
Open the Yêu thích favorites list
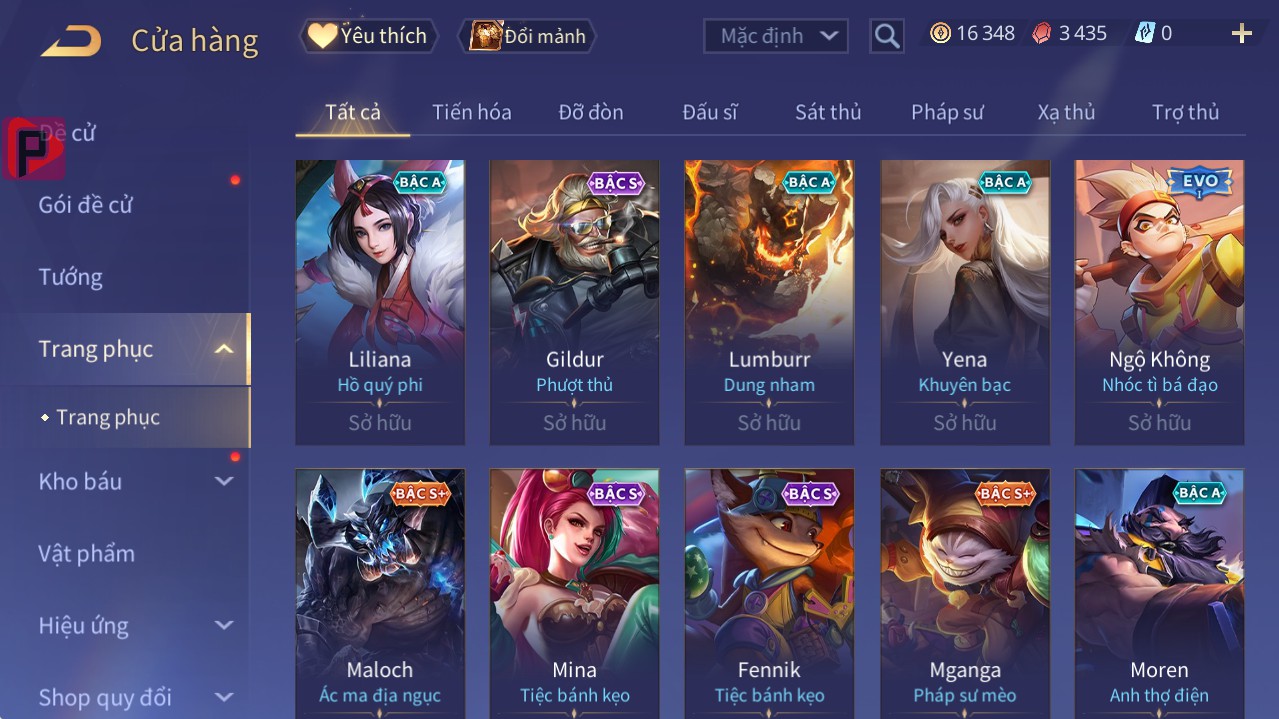[x=369, y=36]
